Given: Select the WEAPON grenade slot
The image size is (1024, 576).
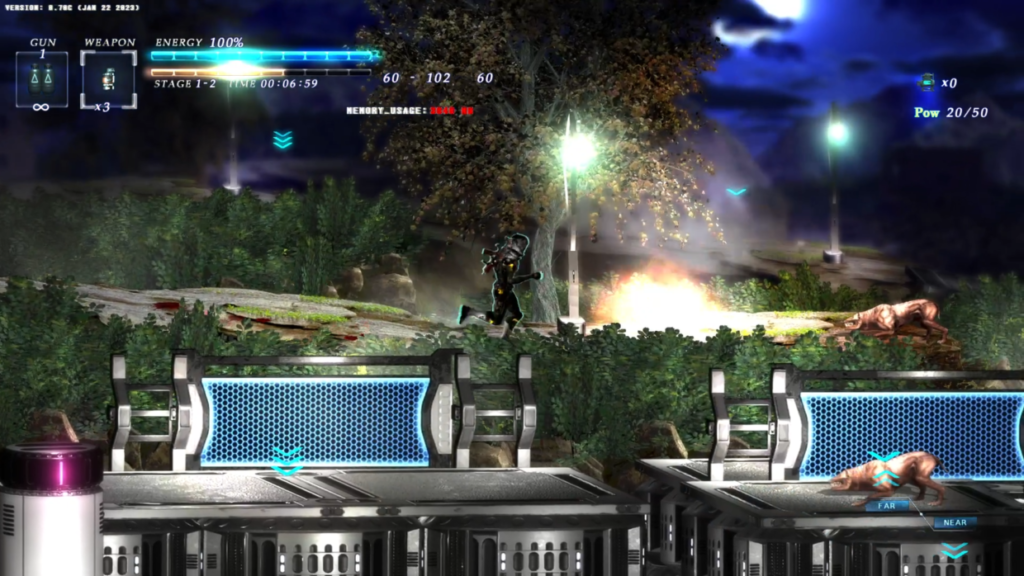Looking at the screenshot, I should (x=108, y=78).
